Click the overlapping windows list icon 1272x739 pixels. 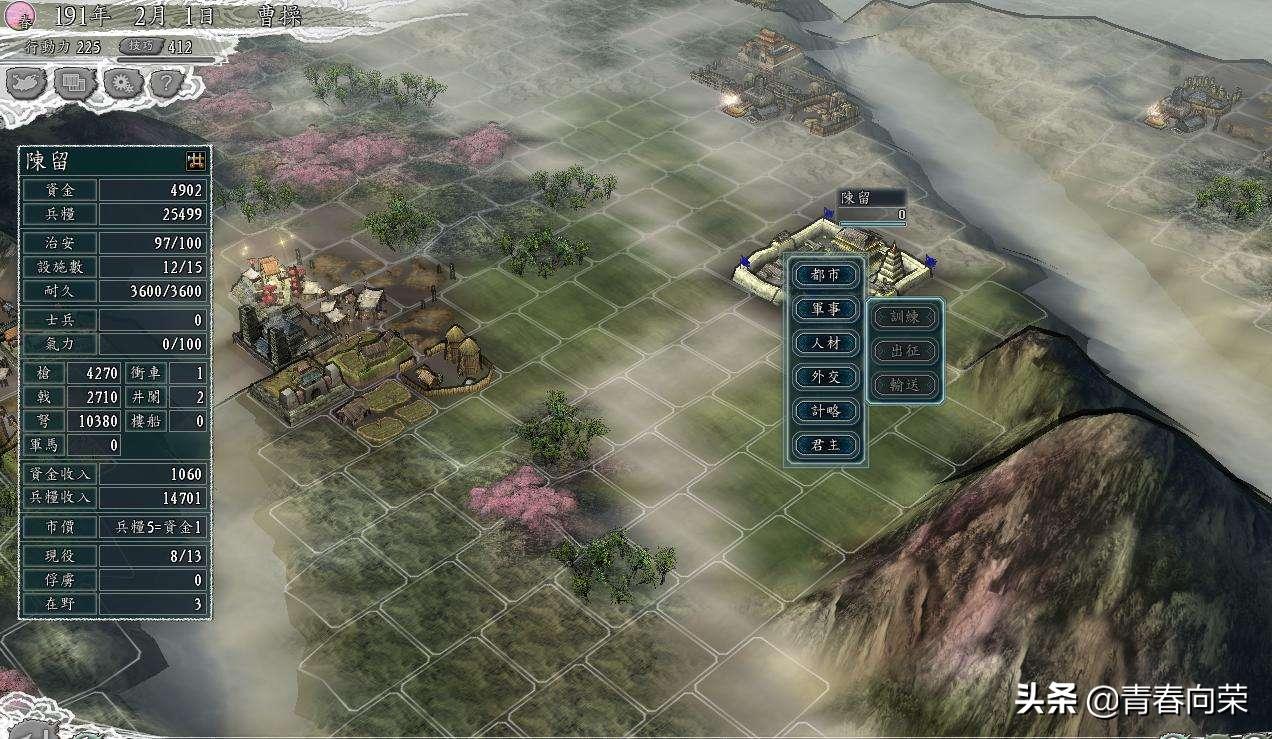(74, 83)
